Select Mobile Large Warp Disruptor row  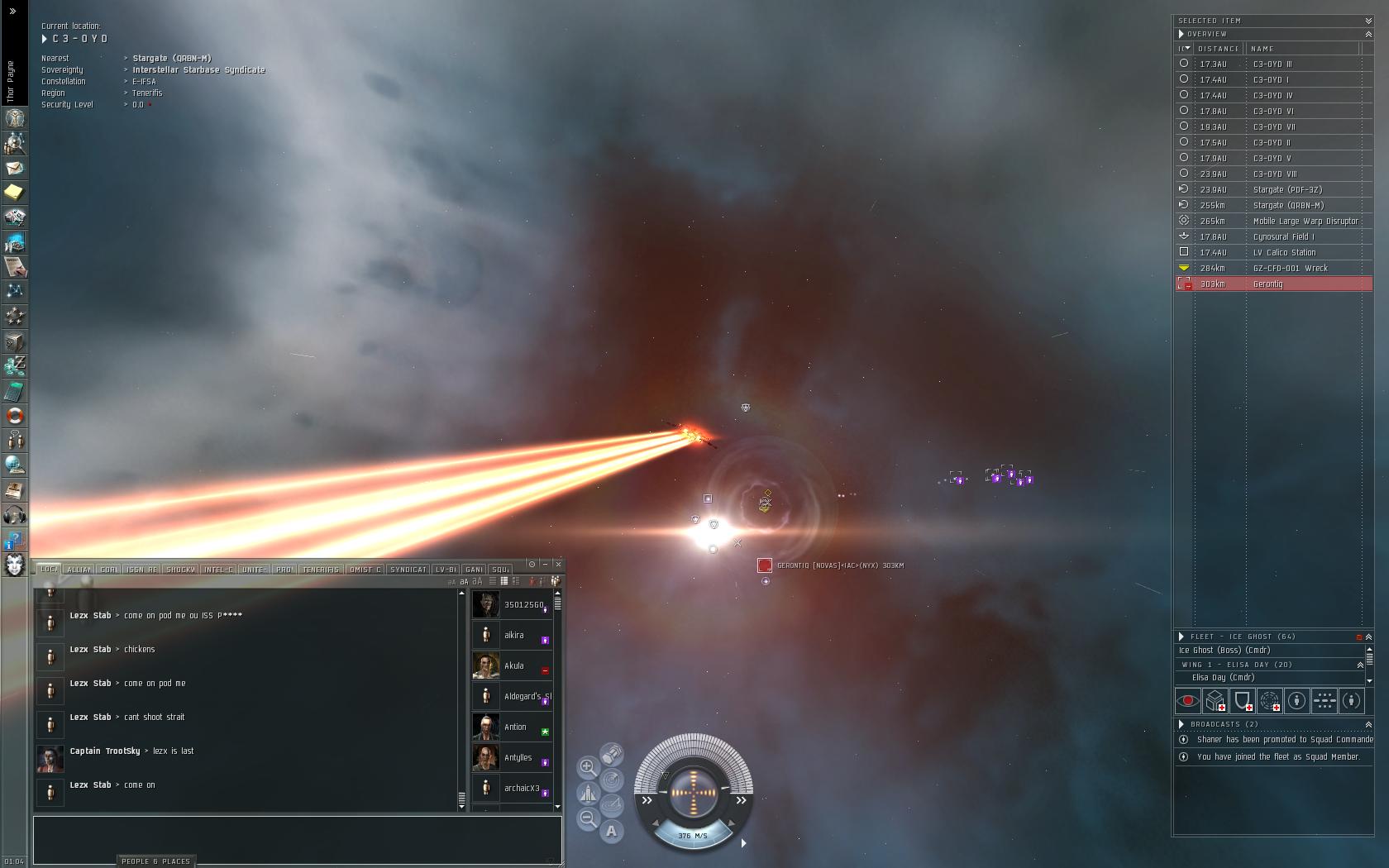pos(1273,222)
